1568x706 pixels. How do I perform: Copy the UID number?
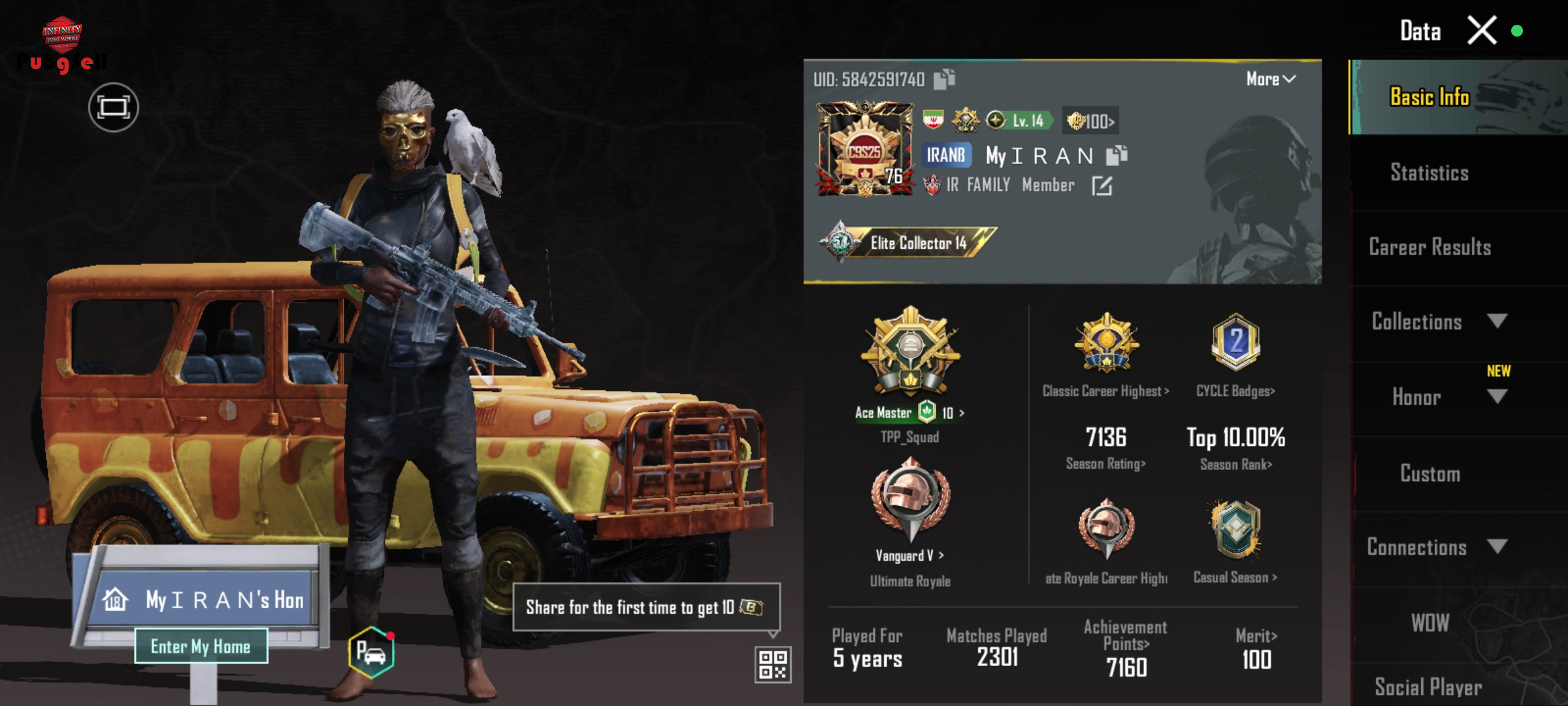pyautogui.click(x=944, y=80)
